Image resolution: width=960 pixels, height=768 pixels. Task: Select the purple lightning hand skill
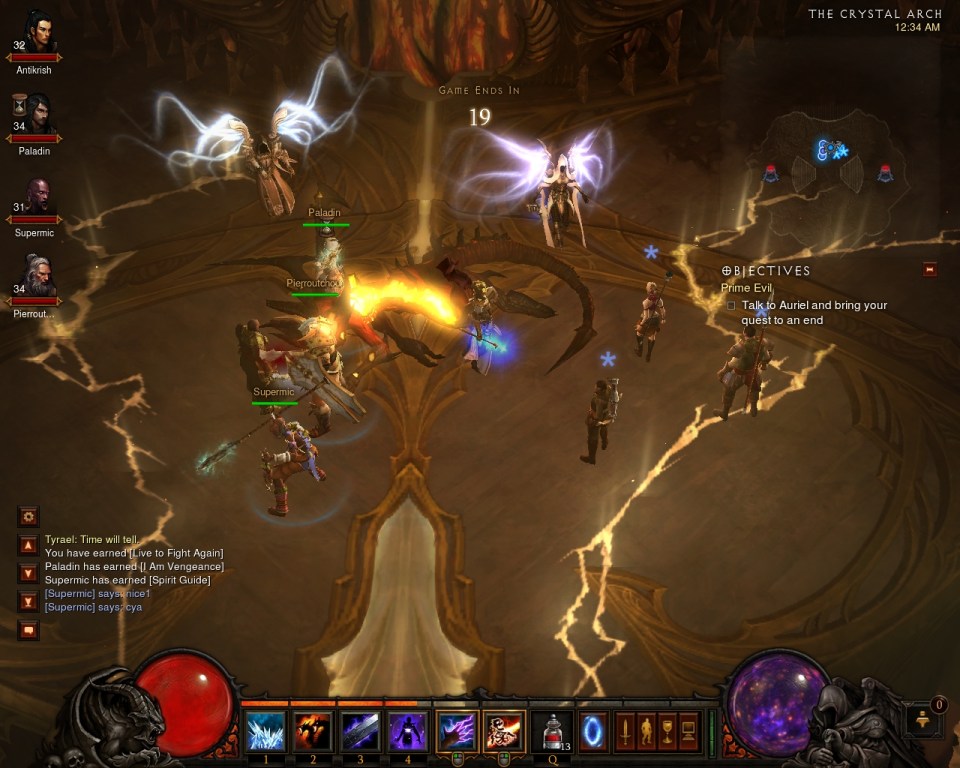point(456,731)
